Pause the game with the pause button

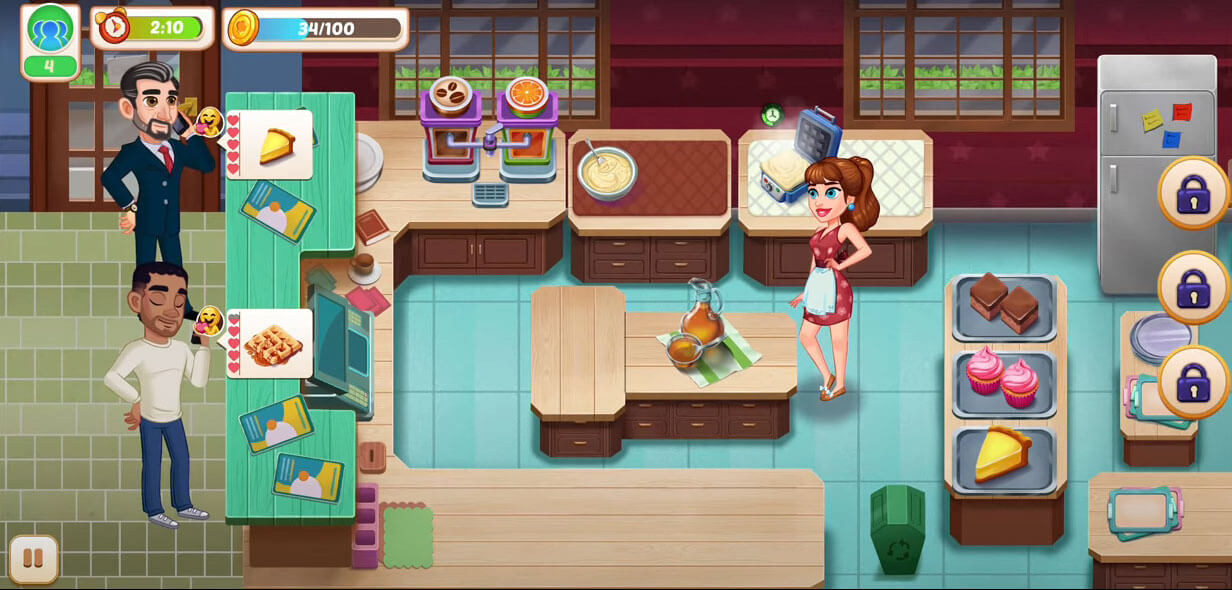[34, 558]
